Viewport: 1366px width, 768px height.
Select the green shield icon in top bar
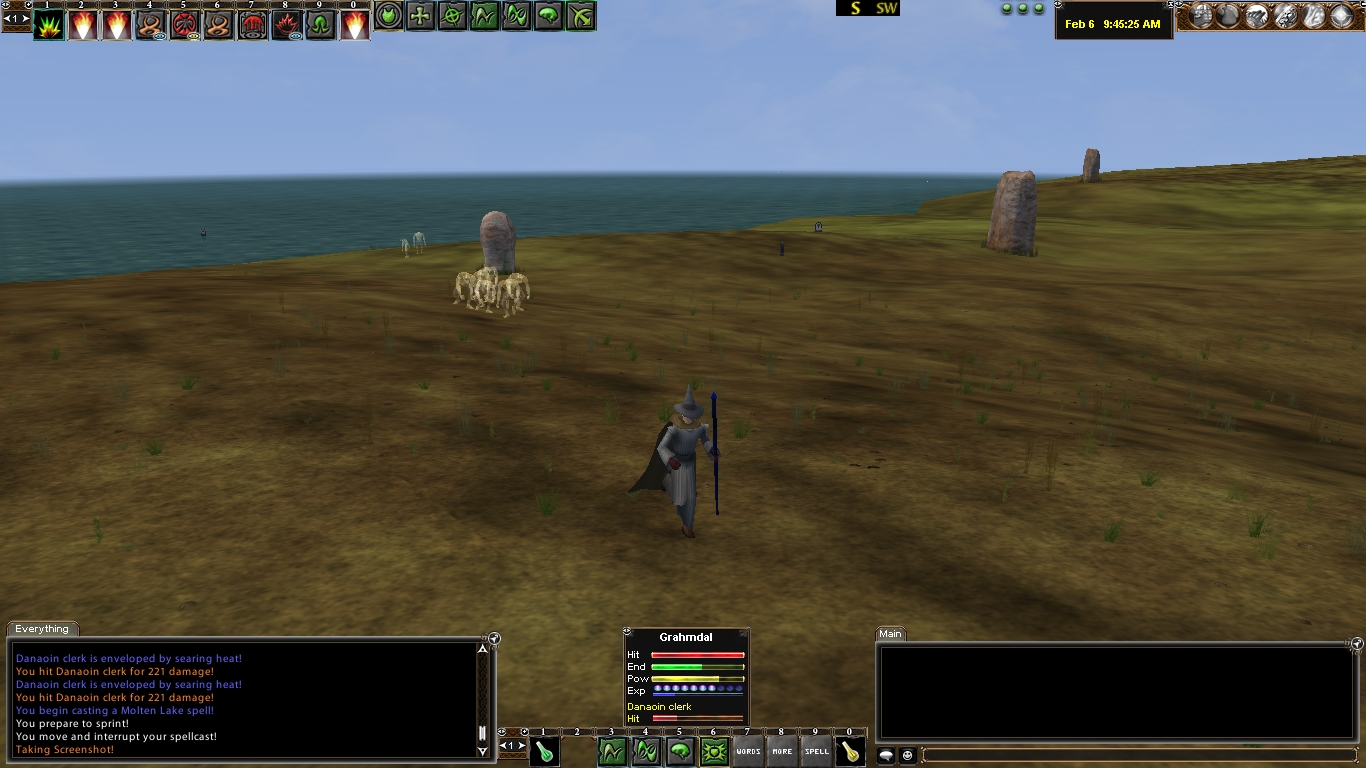(389, 16)
